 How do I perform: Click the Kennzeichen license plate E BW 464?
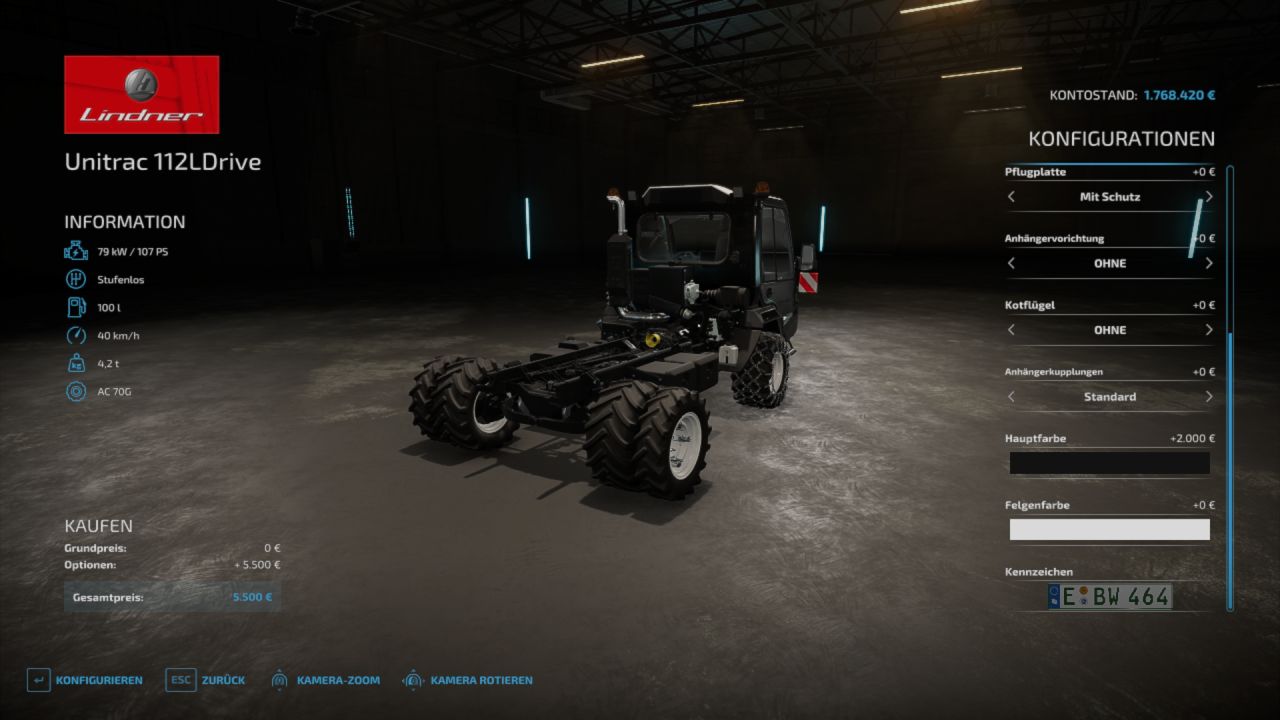(x=1109, y=596)
